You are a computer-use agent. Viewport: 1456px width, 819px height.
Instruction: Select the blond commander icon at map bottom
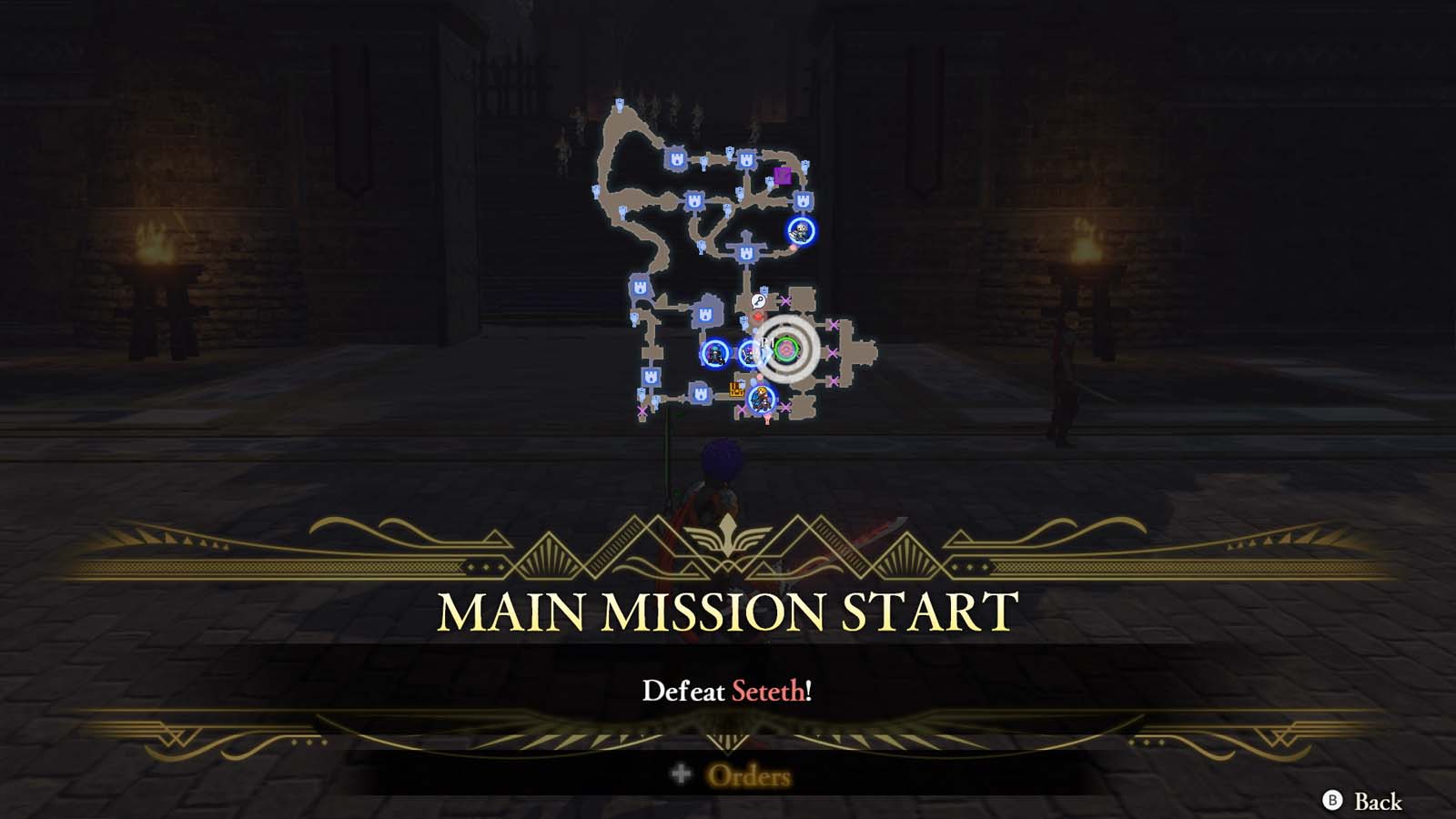click(x=761, y=399)
